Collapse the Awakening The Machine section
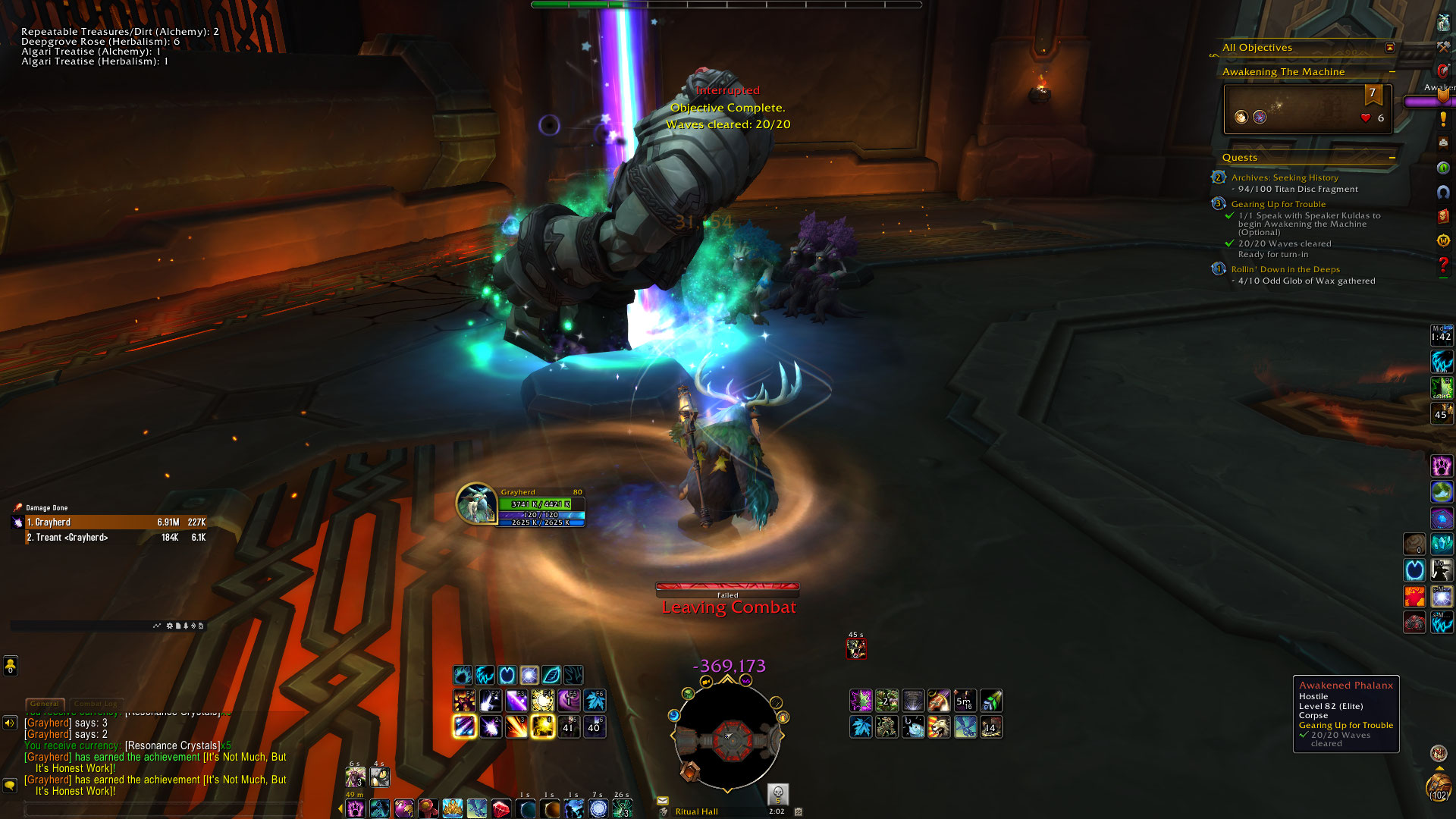 1392,72
